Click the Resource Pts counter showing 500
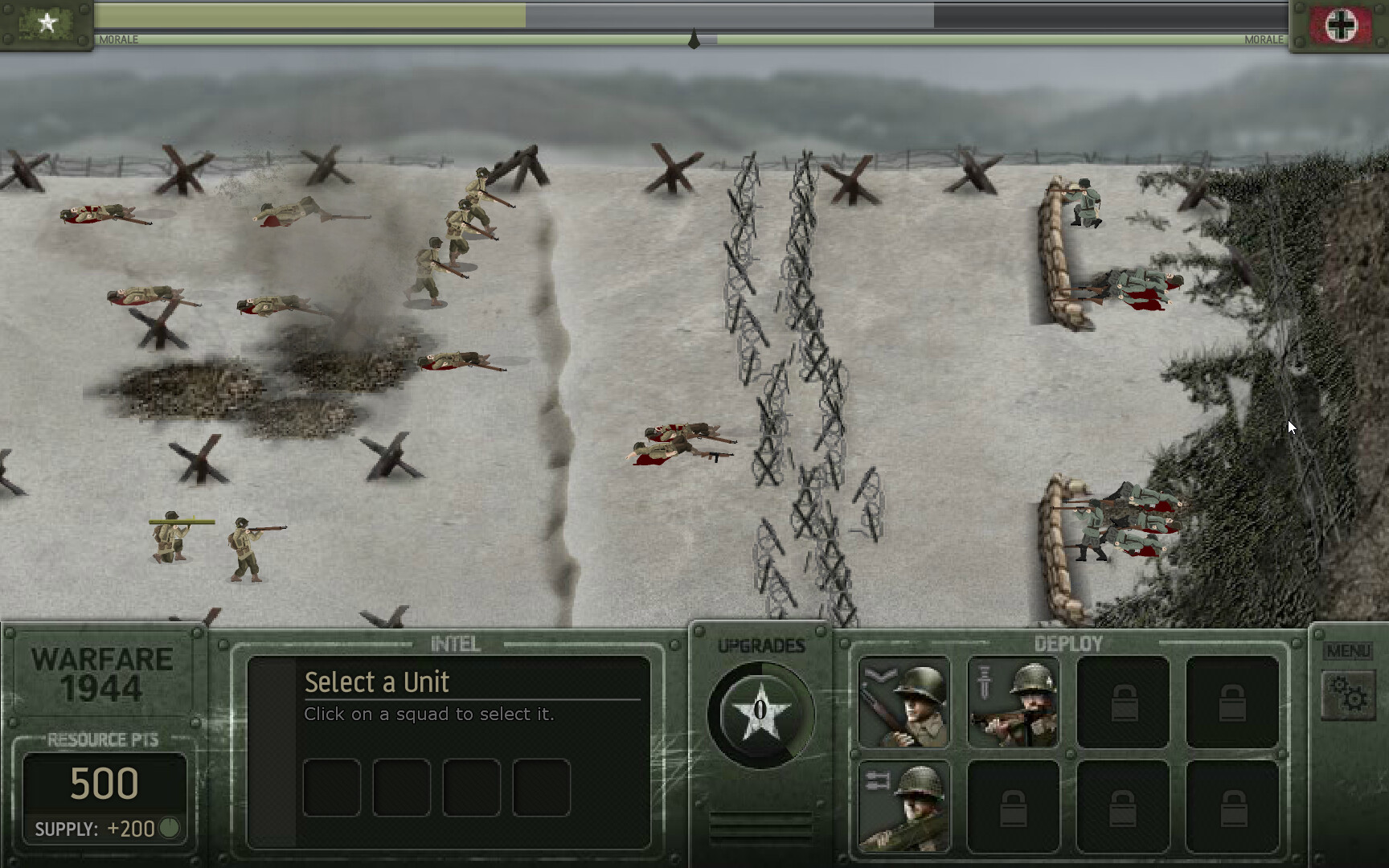The width and height of the screenshot is (1389, 868). pyautogui.click(x=104, y=781)
